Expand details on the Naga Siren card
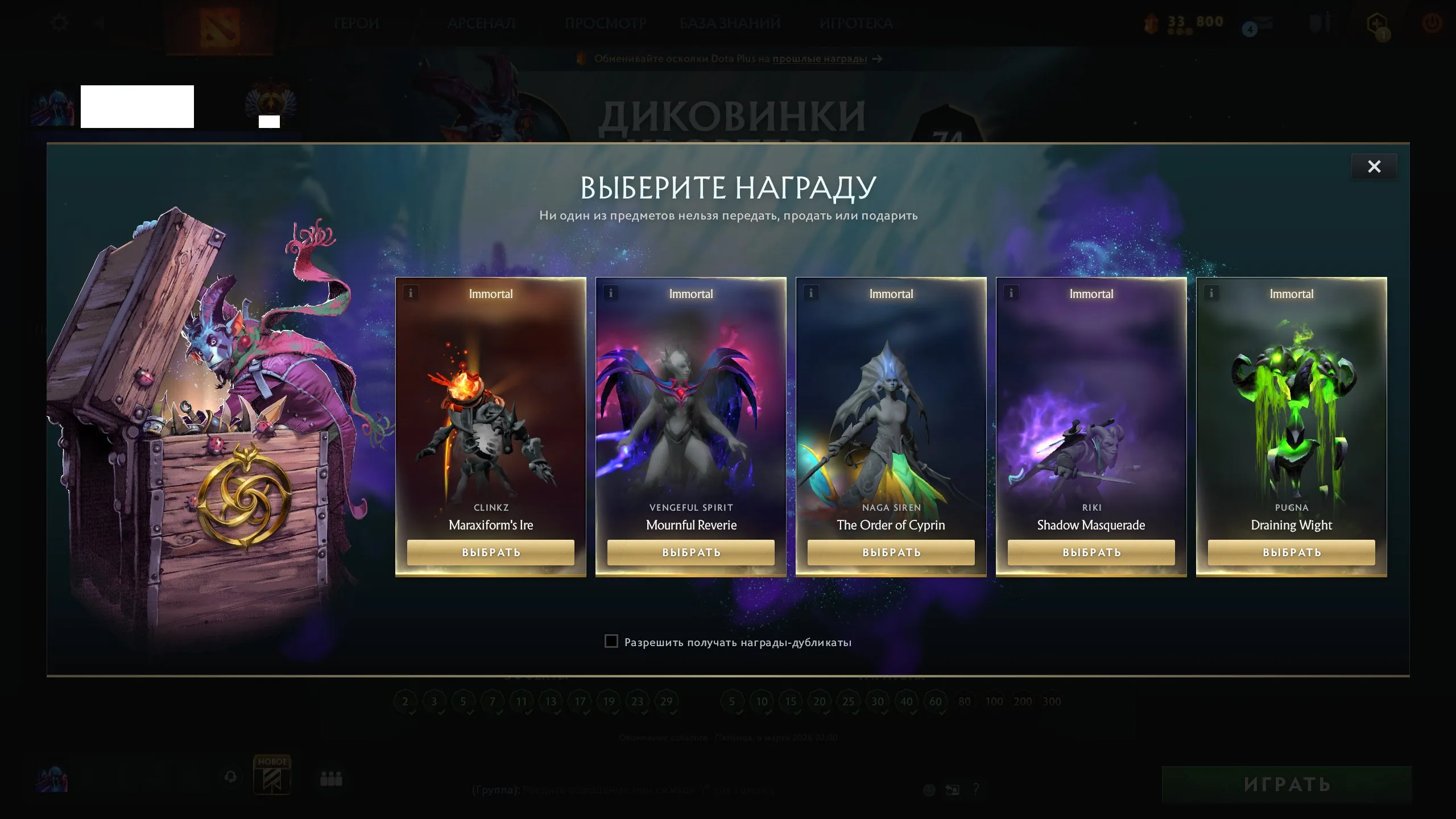Viewport: 1456px width, 819px height. pyautogui.click(x=810, y=293)
